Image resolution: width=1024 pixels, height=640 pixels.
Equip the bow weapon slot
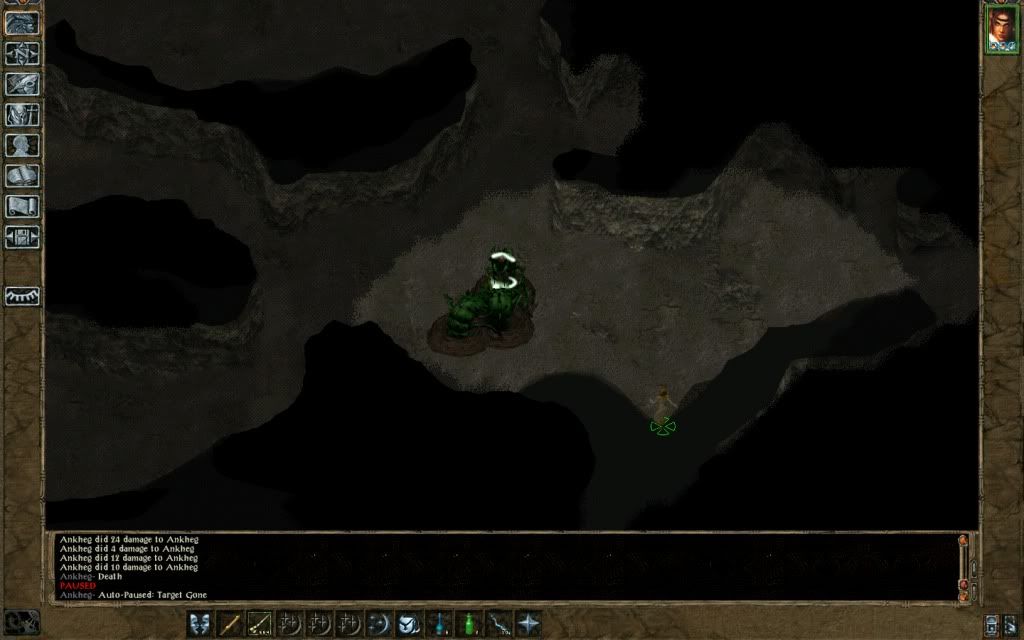click(x=260, y=623)
